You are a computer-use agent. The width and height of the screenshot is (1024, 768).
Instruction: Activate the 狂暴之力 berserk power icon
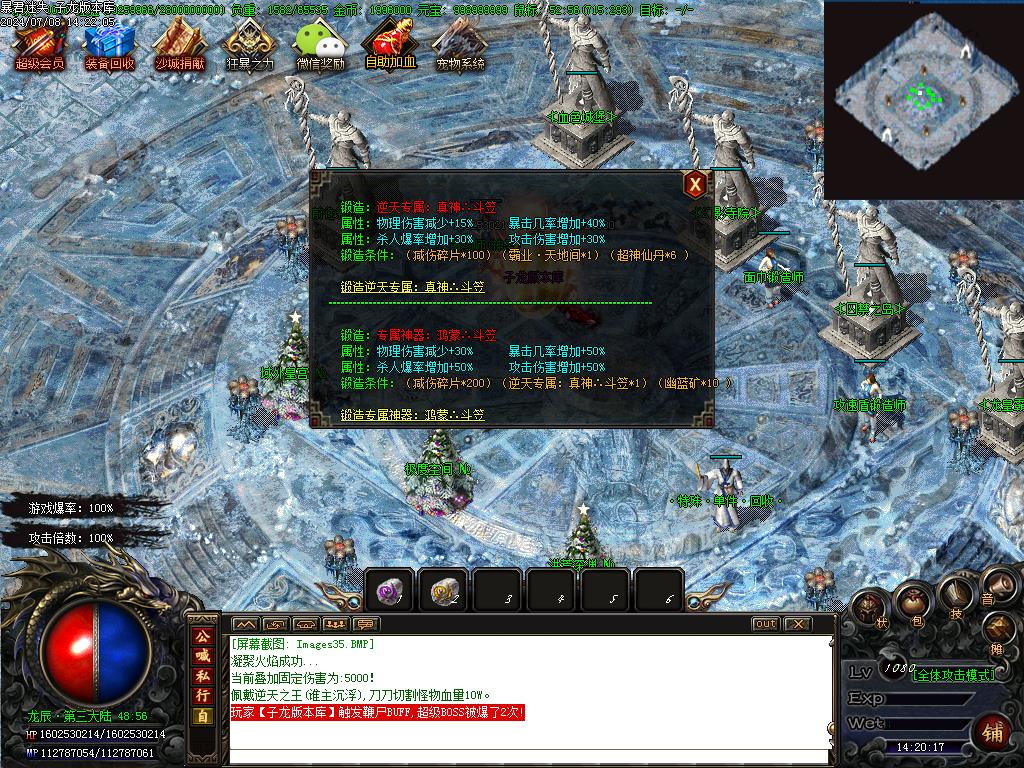pos(249,47)
